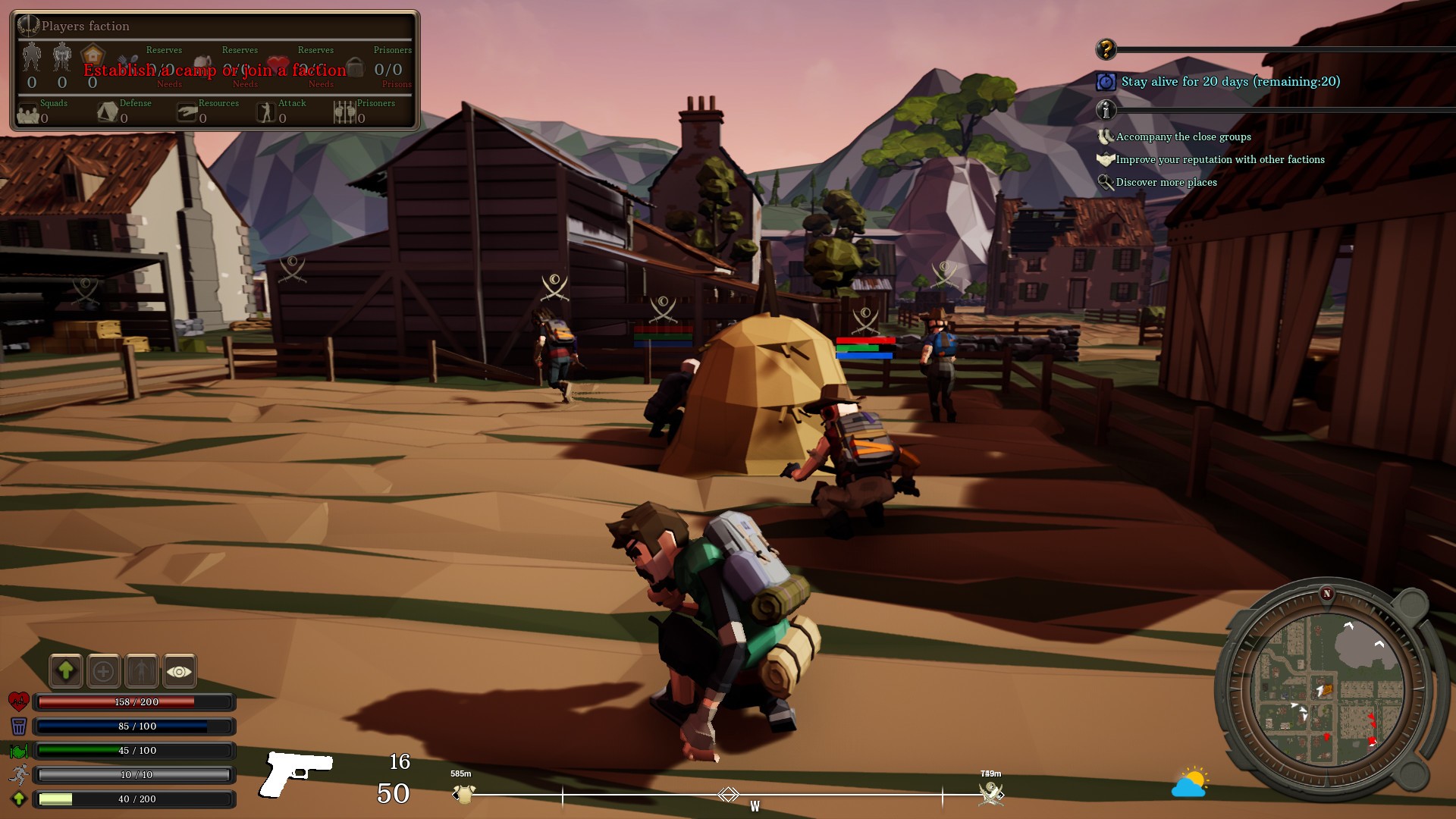1456x819 pixels.
Task: Click the minimap's upper round knob
Action: pyautogui.click(x=1411, y=603)
